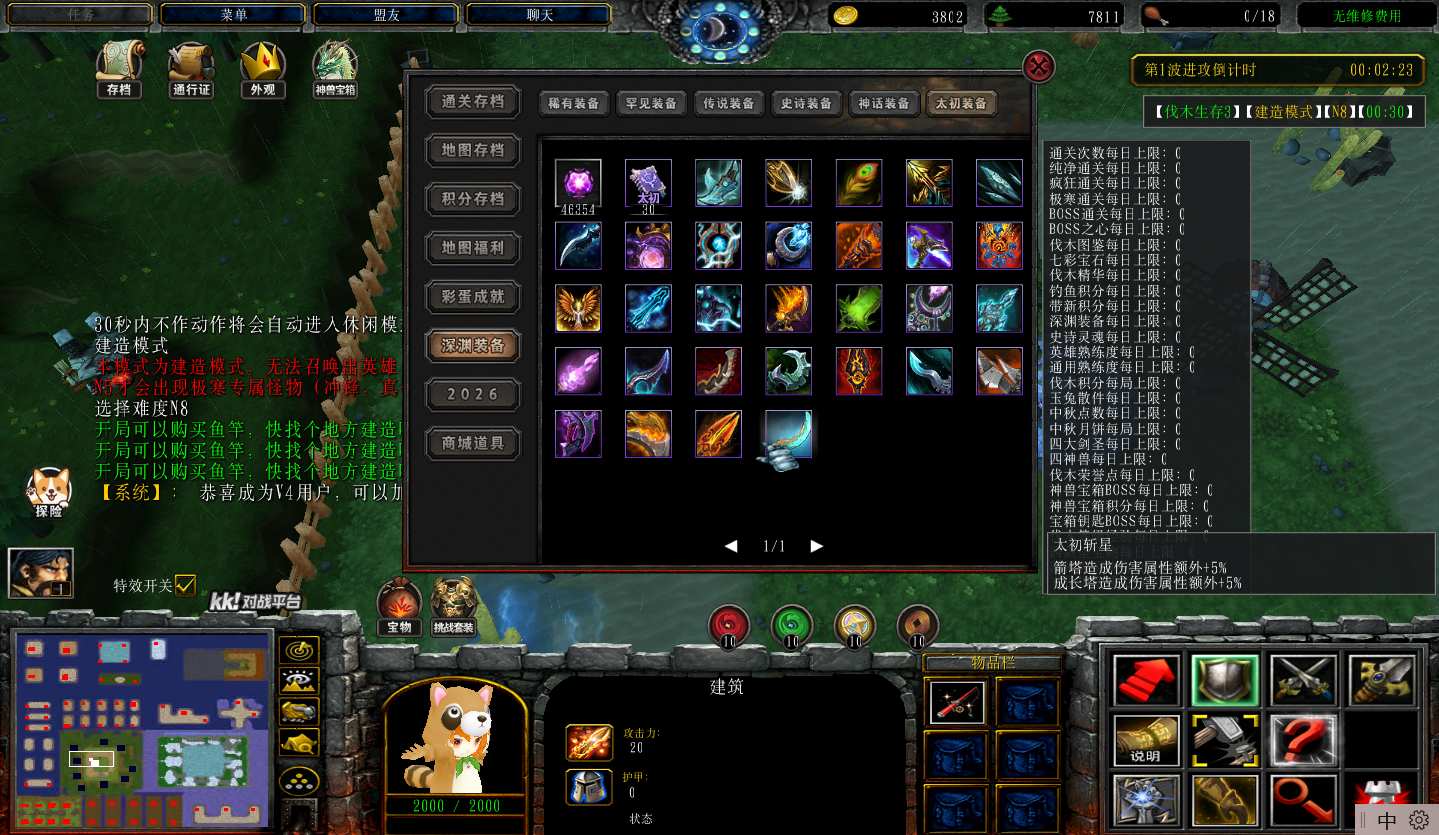The height and width of the screenshot is (835, 1439).
Task: Open the 菜单 top menu
Action: click(x=234, y=15)
